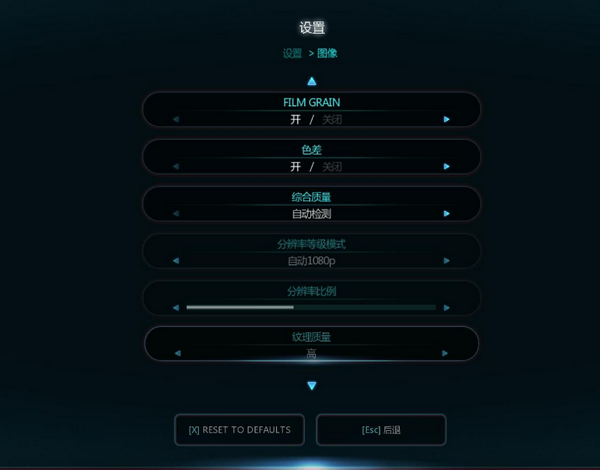
Task: Click the FILM GRAIN left arrow
Action: (x=176, y=119)
